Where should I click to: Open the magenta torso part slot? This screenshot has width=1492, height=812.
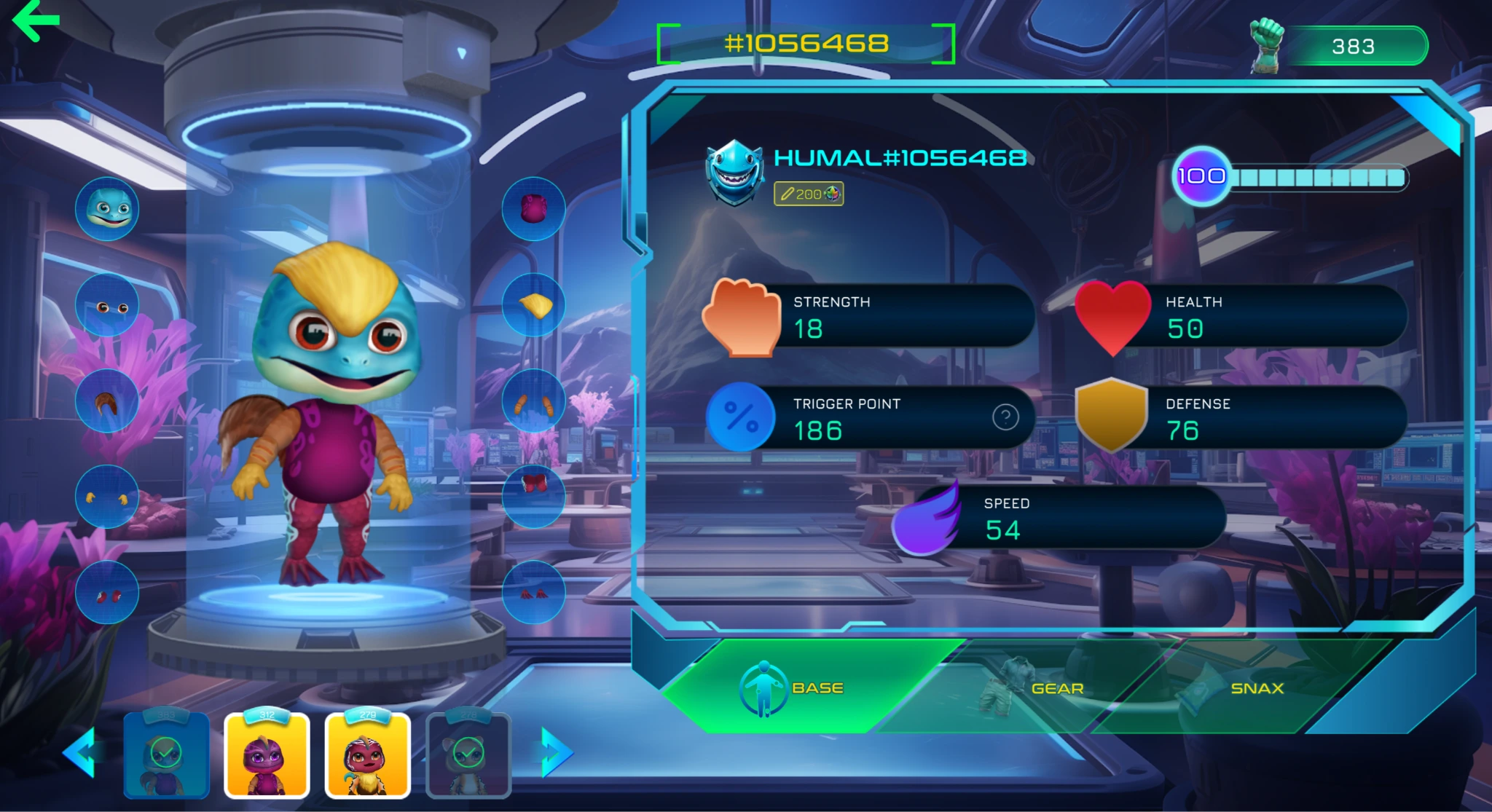click(x=533, y=209)
